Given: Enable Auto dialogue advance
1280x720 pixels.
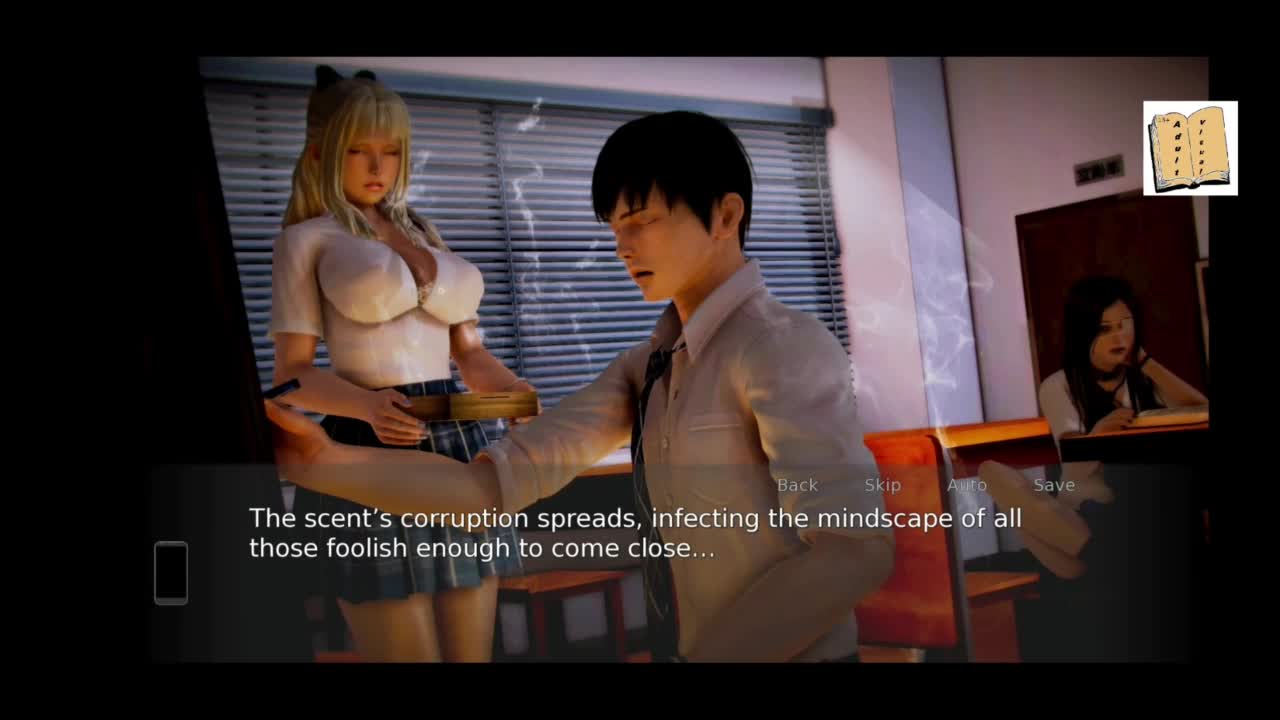Looking at the screenshot, I should [966, 485].
